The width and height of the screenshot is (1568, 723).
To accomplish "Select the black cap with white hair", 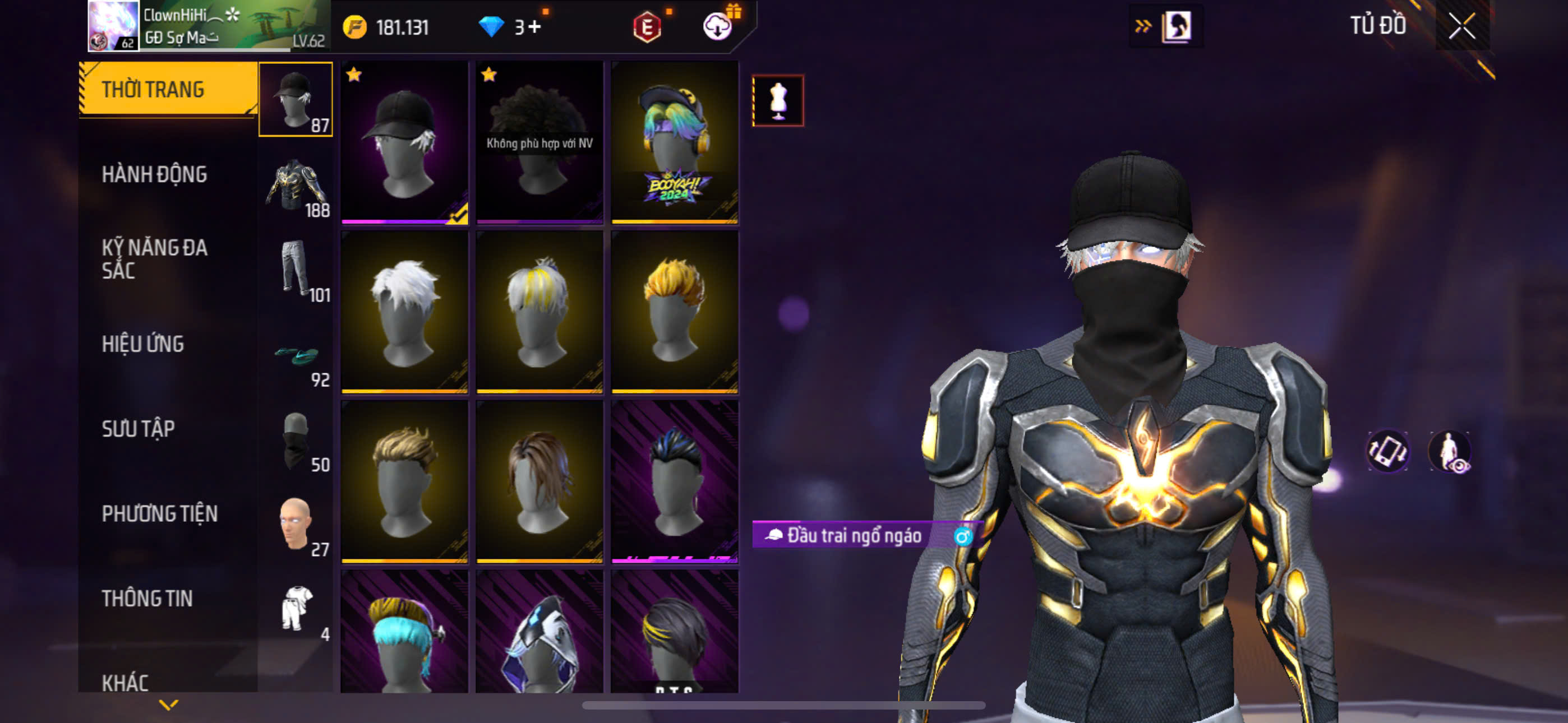I will [404, 142].
